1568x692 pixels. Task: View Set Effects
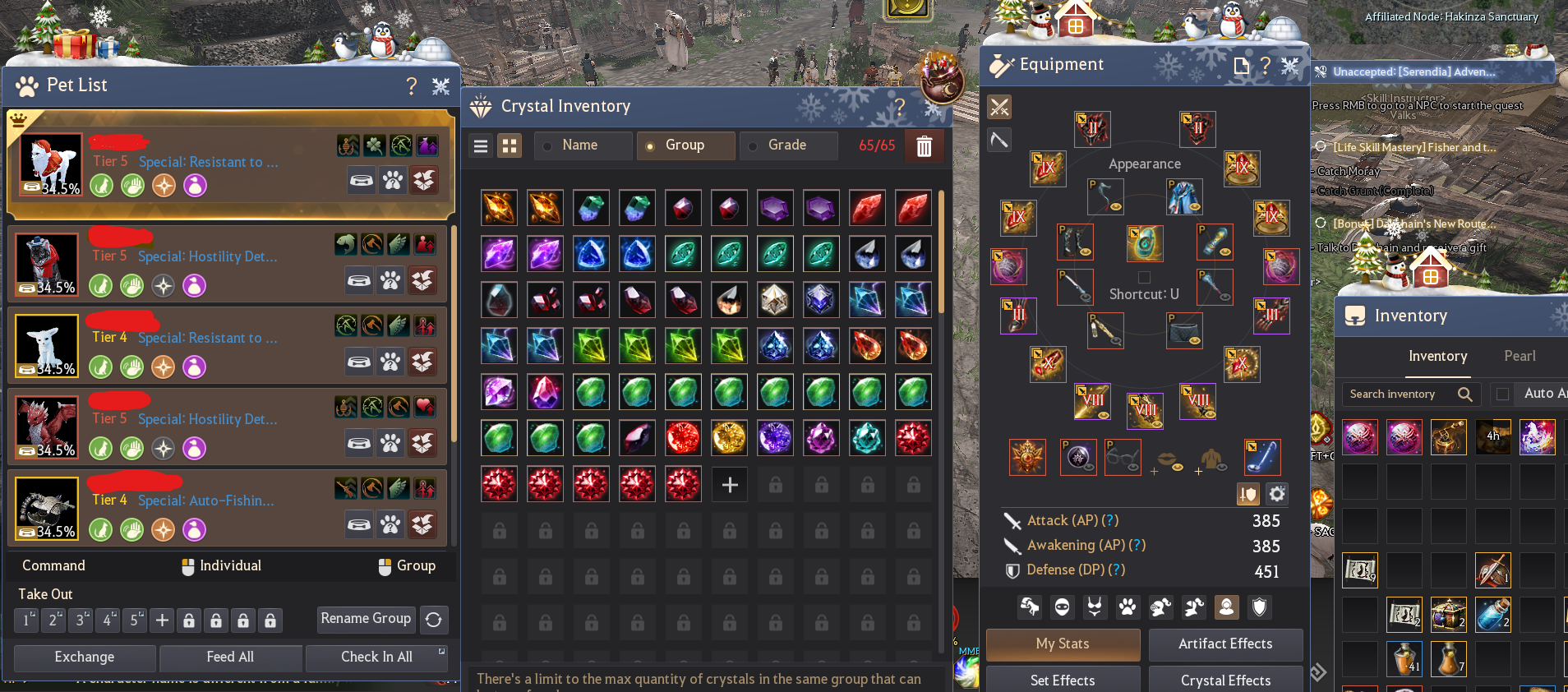[x=1063, y=680]
